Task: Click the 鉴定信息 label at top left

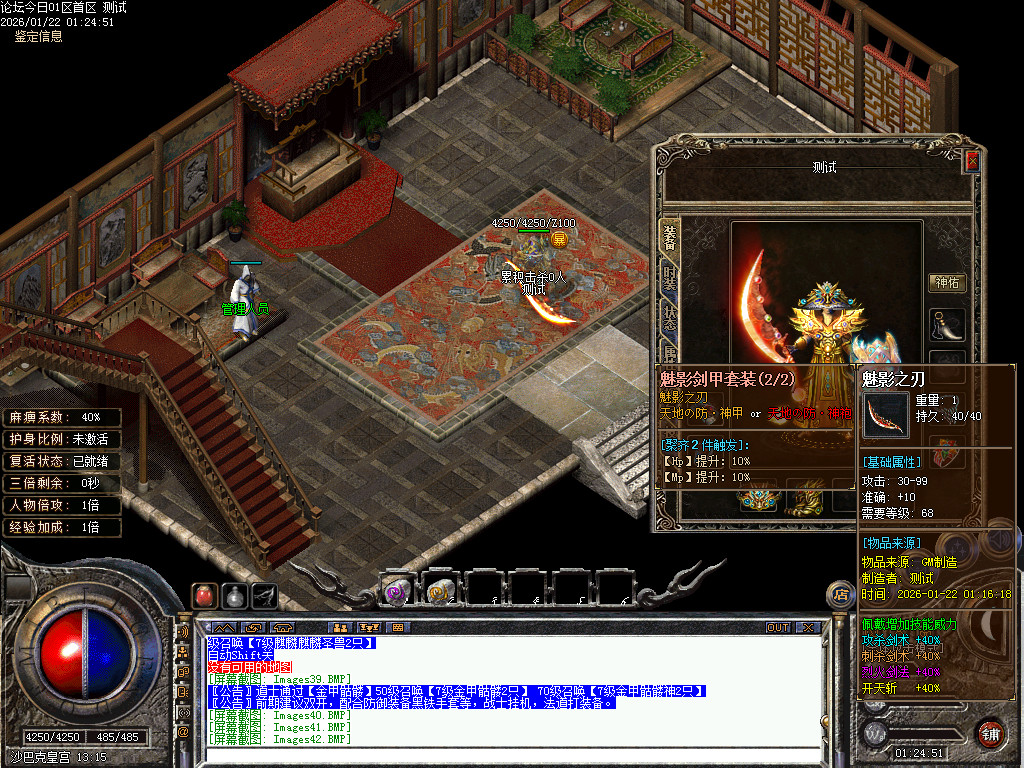Action: pos(38,36)
